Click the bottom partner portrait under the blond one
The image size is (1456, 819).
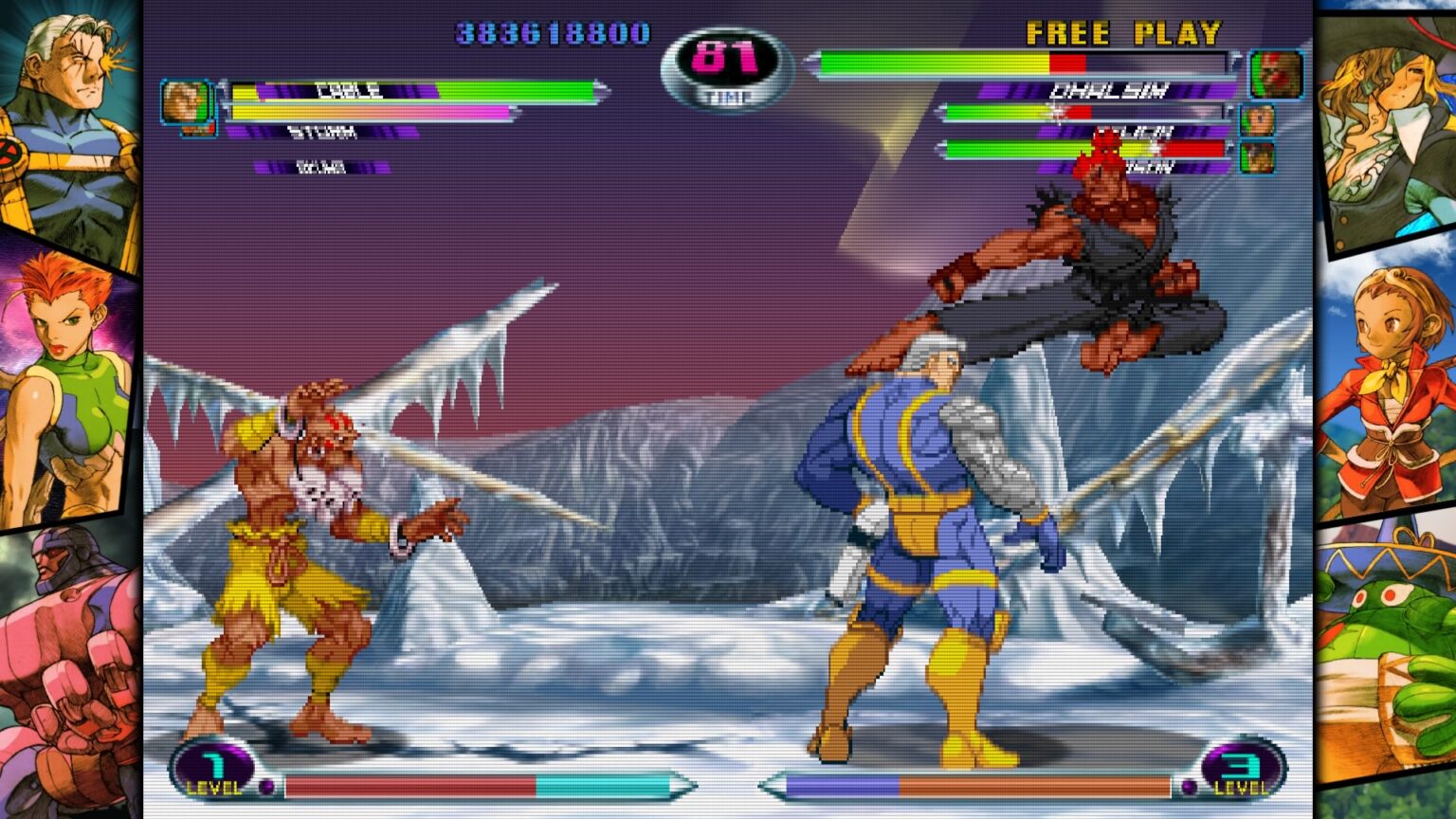[x=1257, y=157]
